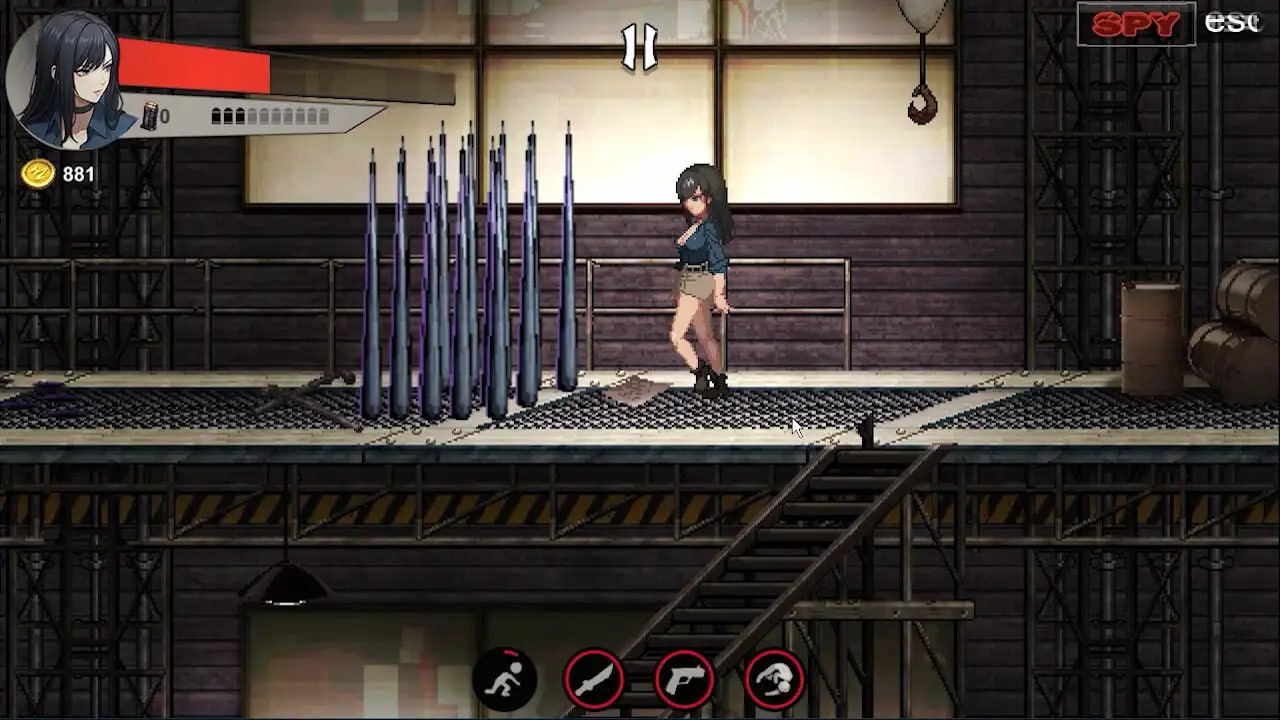Expand the ammo magazine pip display
Image resolution: width=1280 pixels, height=720 pixels.
[270, 113]
